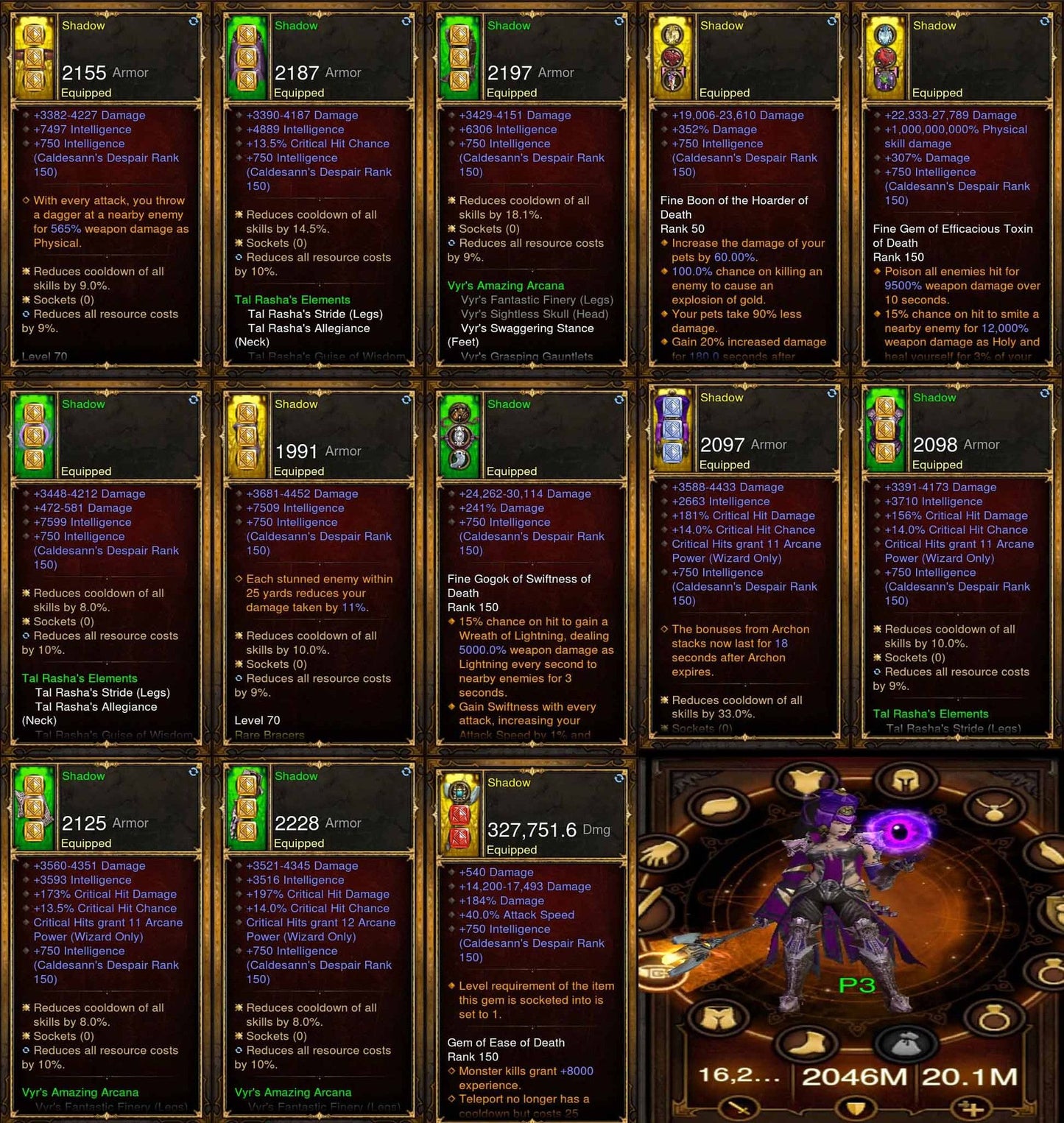Select the helm equipment slot

click(x=904, y=779)
